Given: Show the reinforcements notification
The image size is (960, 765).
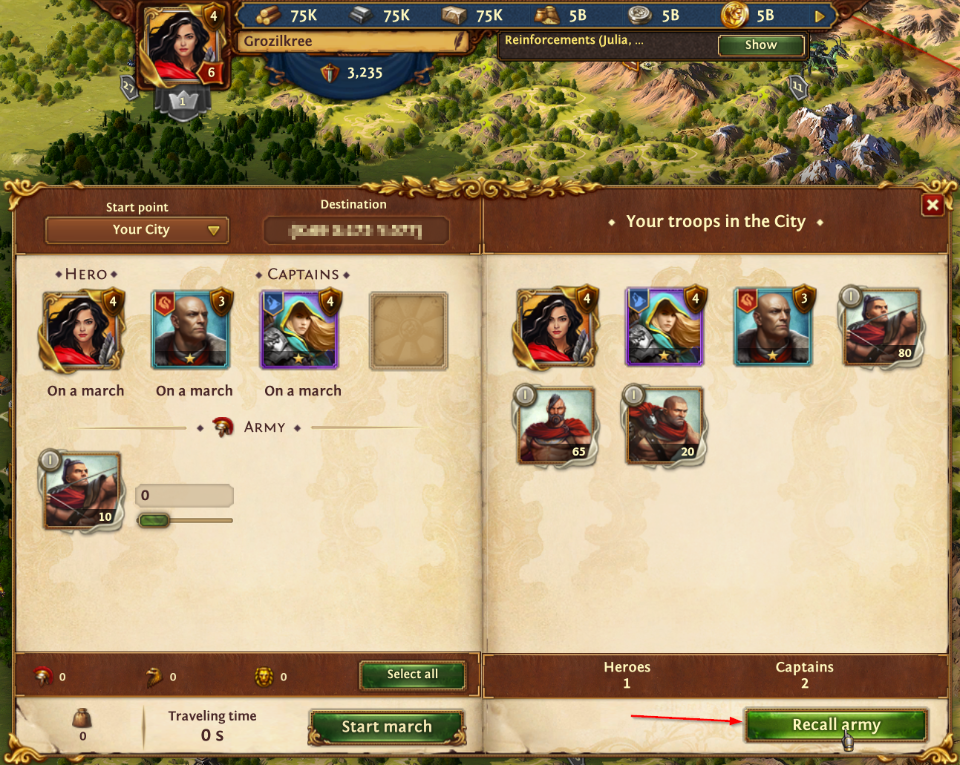Looking at the screenshot, I should [760, 45].
